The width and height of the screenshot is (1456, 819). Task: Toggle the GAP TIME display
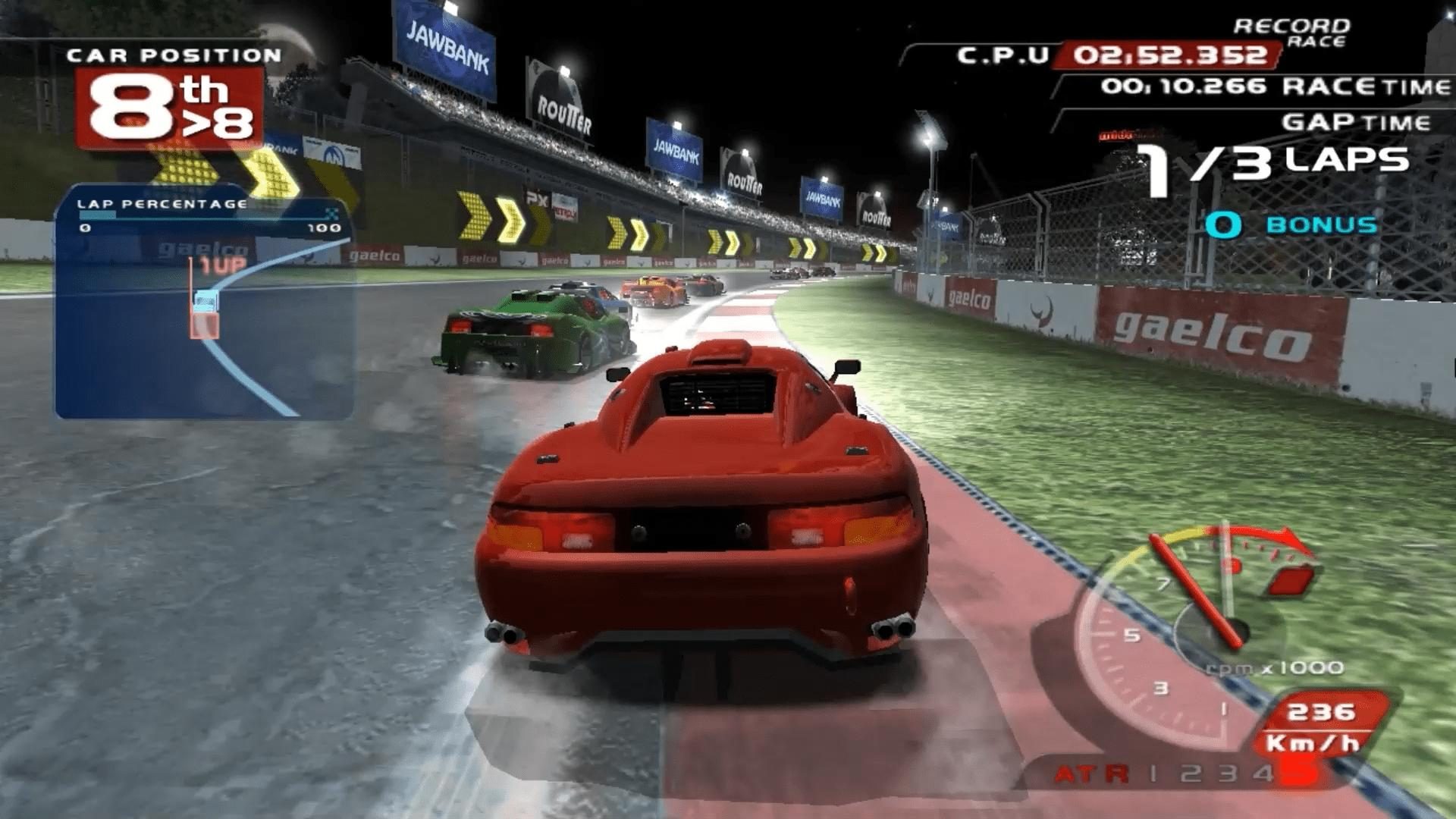point(1357,120)
